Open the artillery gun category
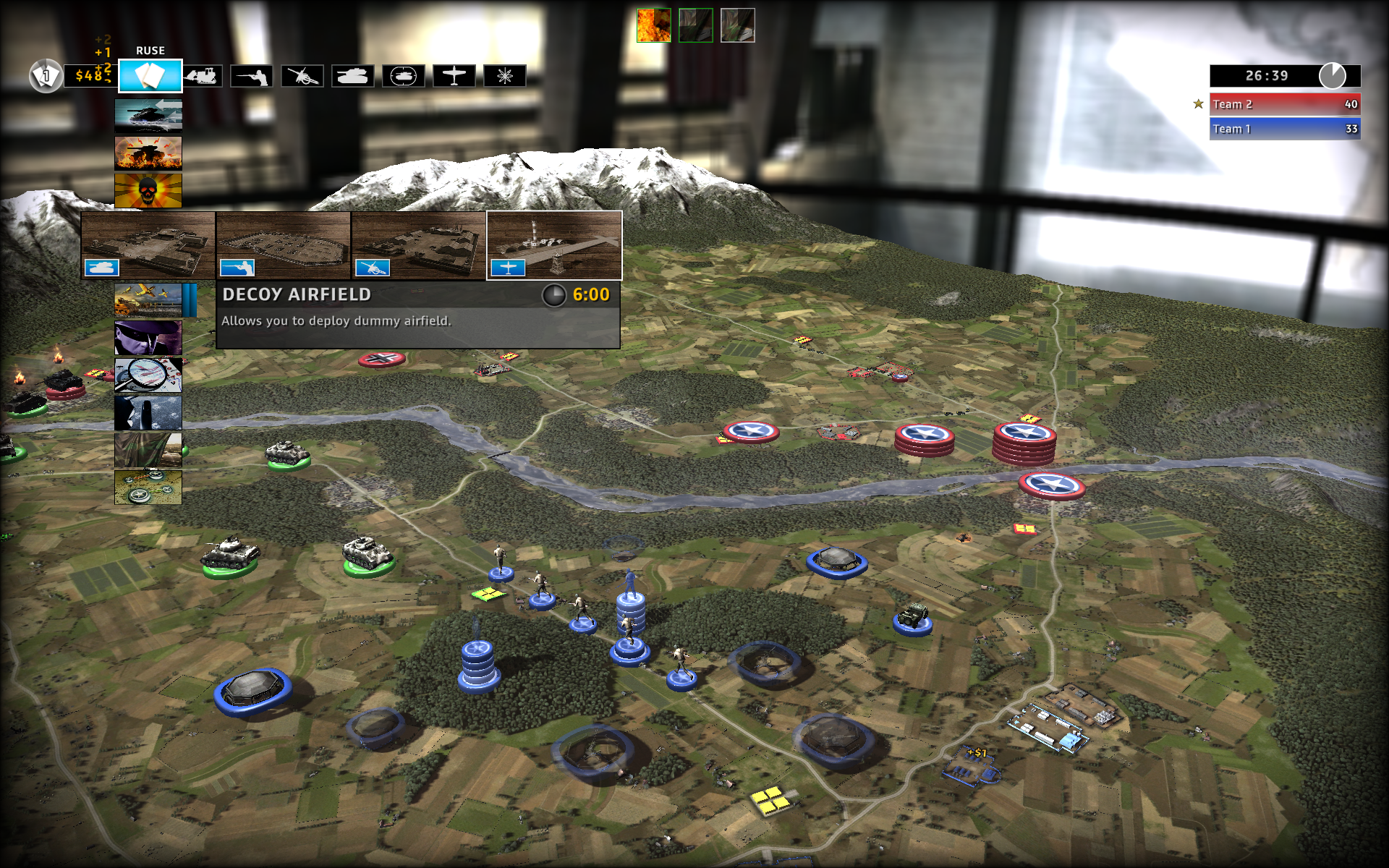Viewport: 1389px width, 868px height. coord(302,75)
